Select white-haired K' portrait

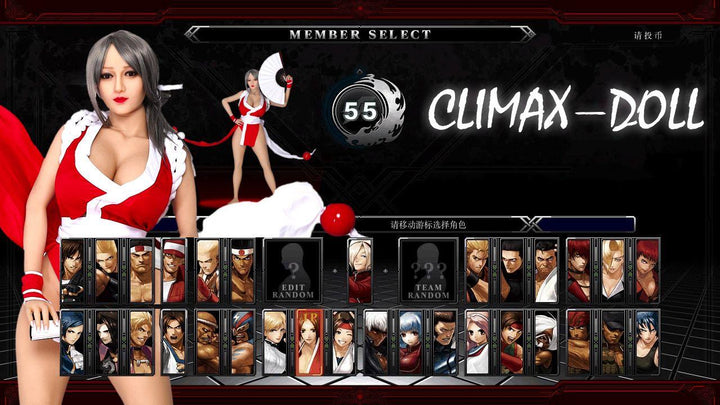(x=378, y=342)
